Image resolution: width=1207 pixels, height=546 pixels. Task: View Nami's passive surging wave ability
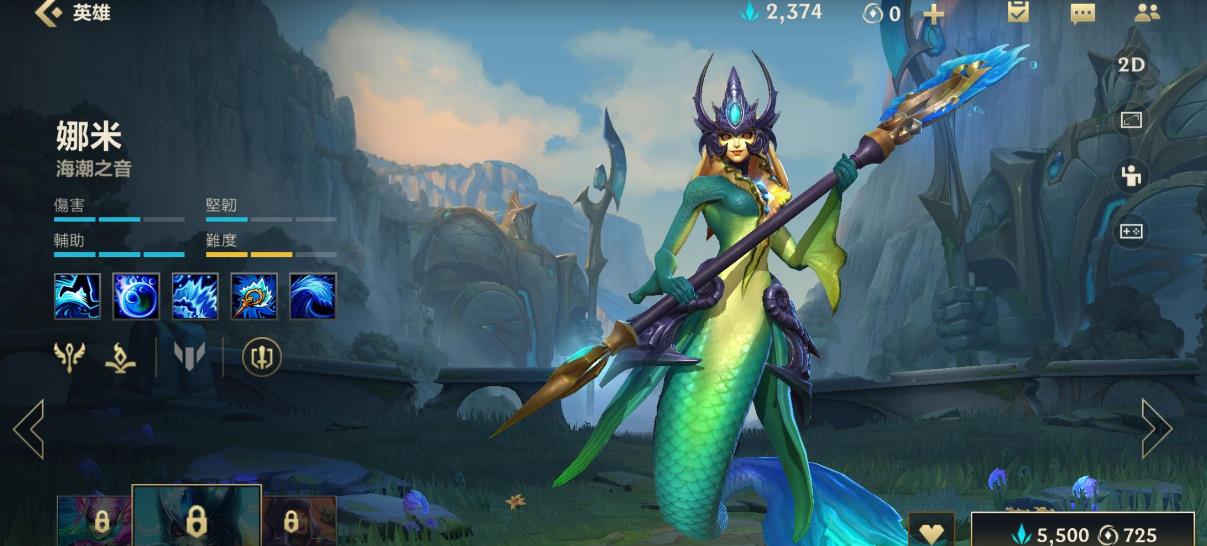(x=77, y=296)
